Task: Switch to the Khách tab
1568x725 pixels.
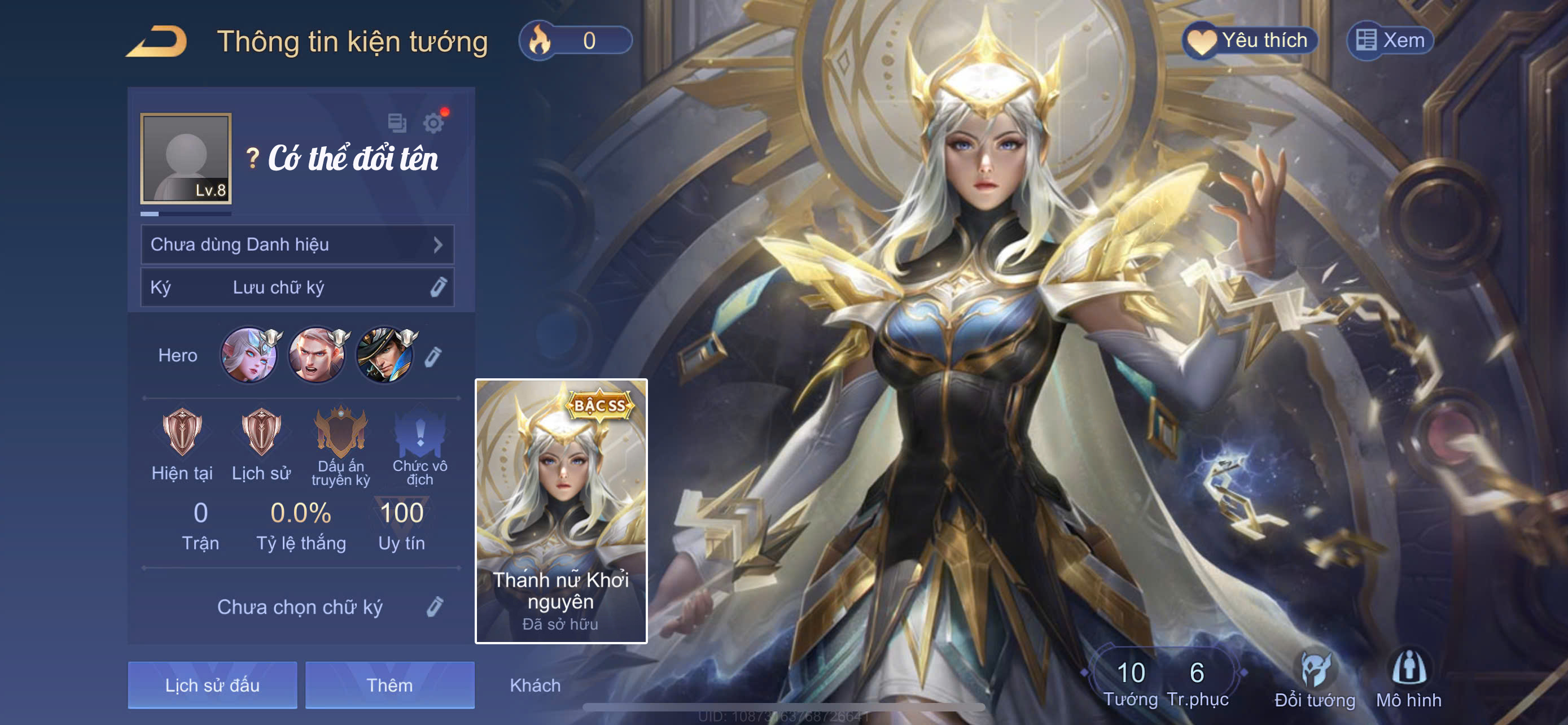Action: (x=535, y=685)
